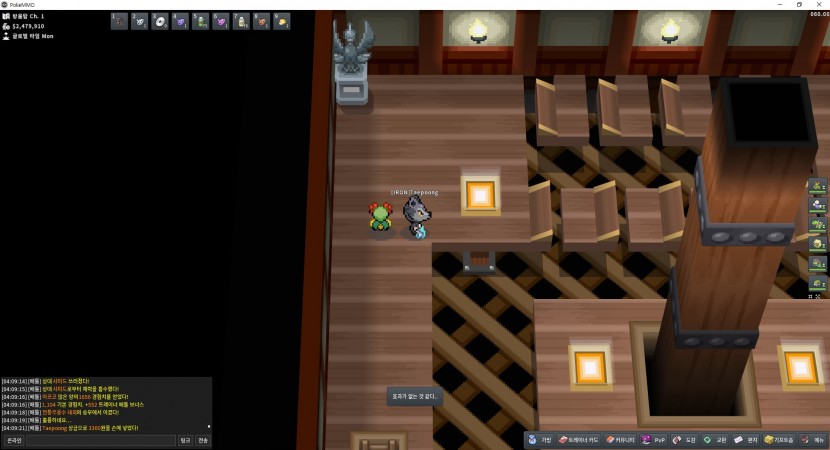Use the yellow item in hotbar slot 9
Image resolution: width=830 pixels, height=450 pixels.
282,21
